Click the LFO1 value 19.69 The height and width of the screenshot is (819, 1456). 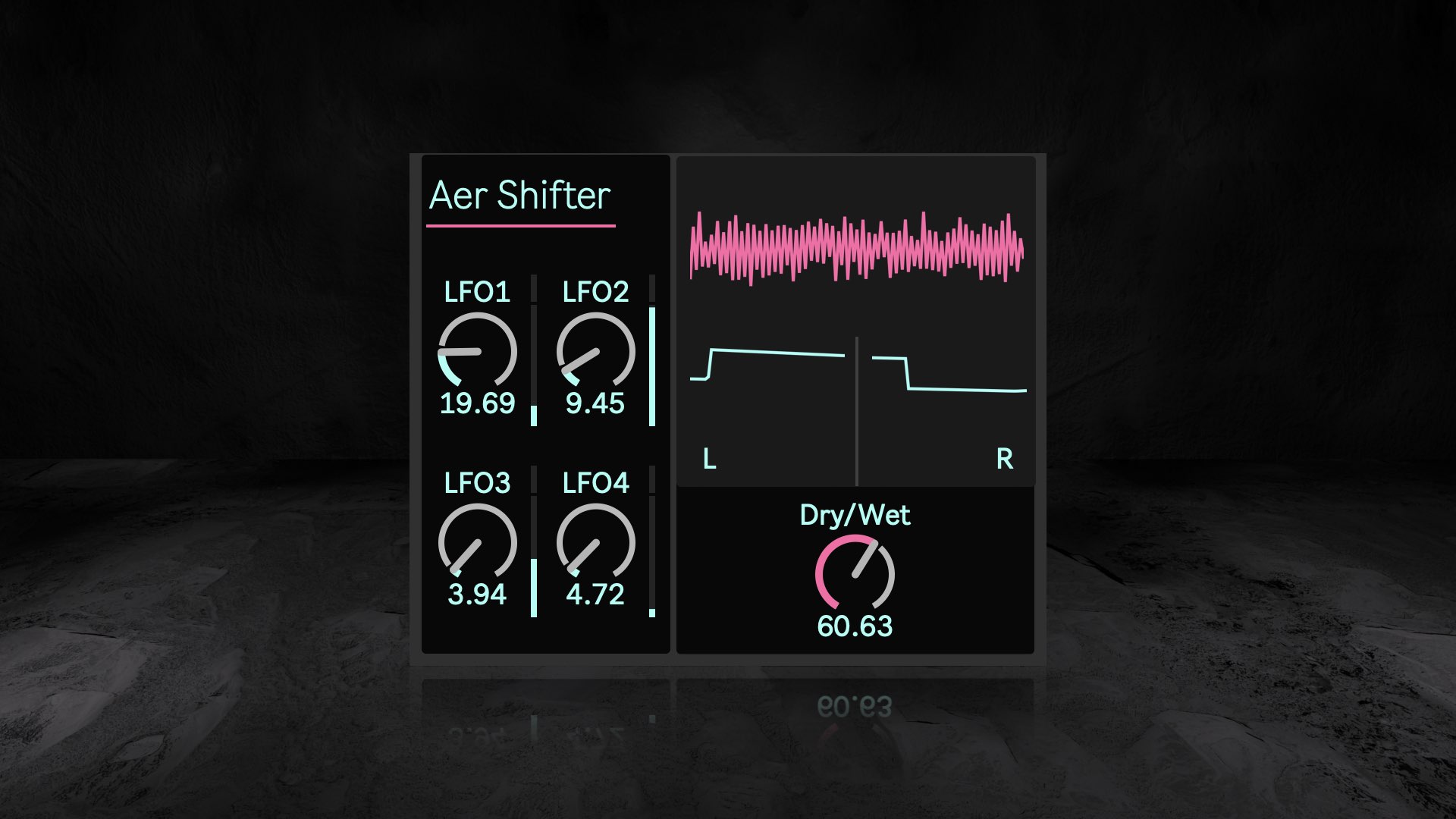point(477,403)
